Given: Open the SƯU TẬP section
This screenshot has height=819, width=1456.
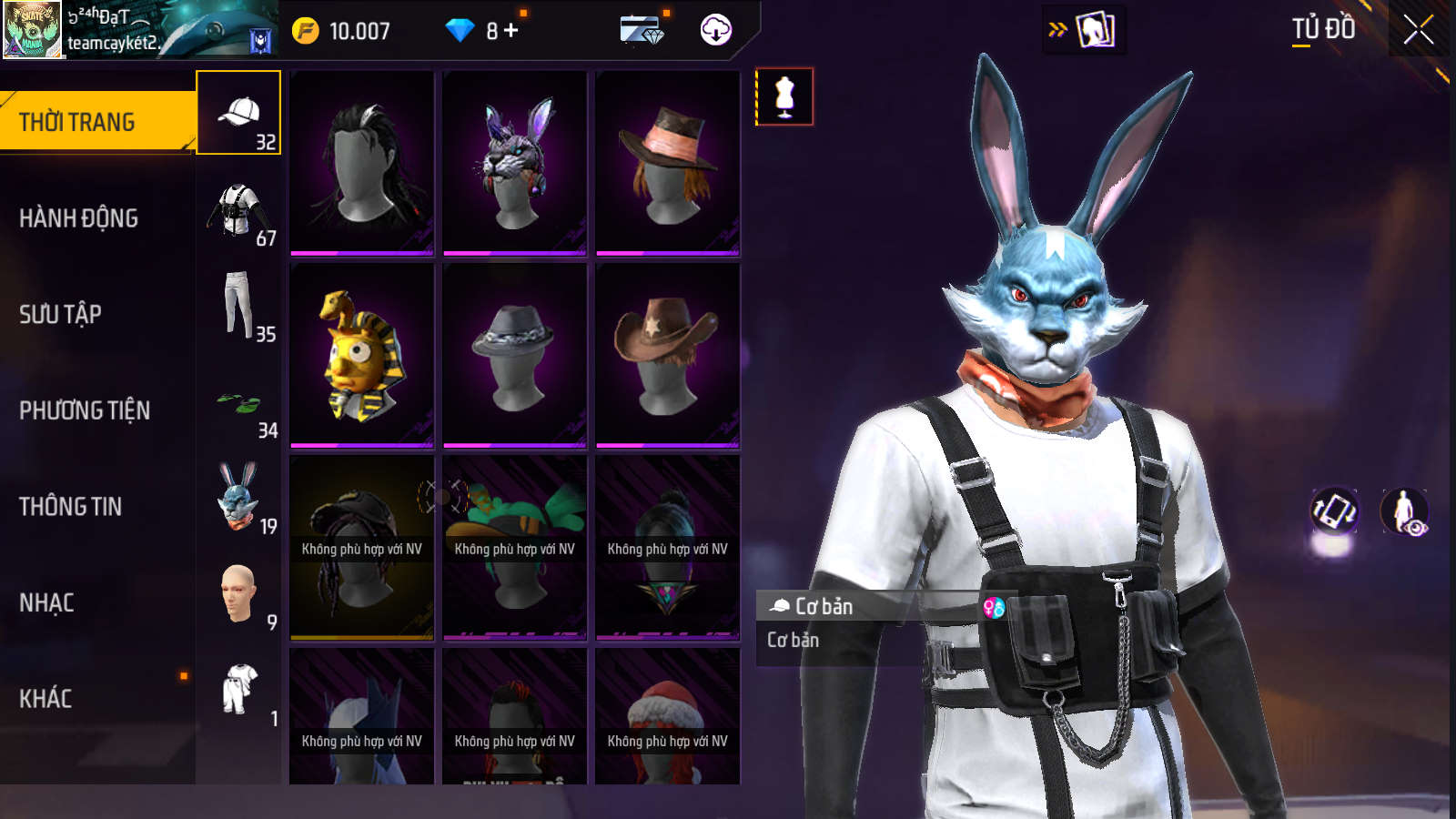Looking at the screenshot, I should (61, 315).
